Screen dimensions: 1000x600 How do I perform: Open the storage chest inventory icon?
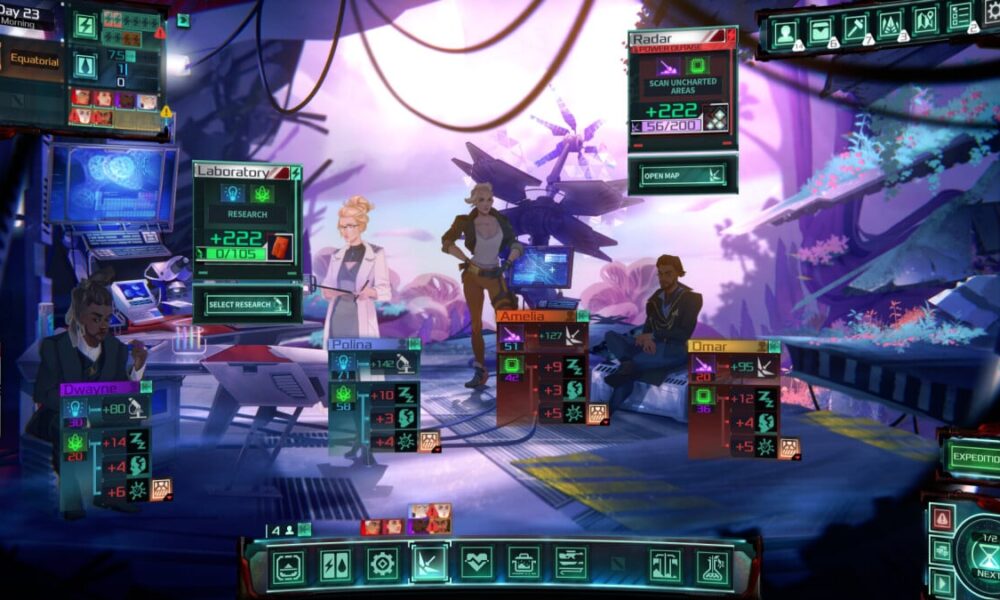tap(821, 32)
